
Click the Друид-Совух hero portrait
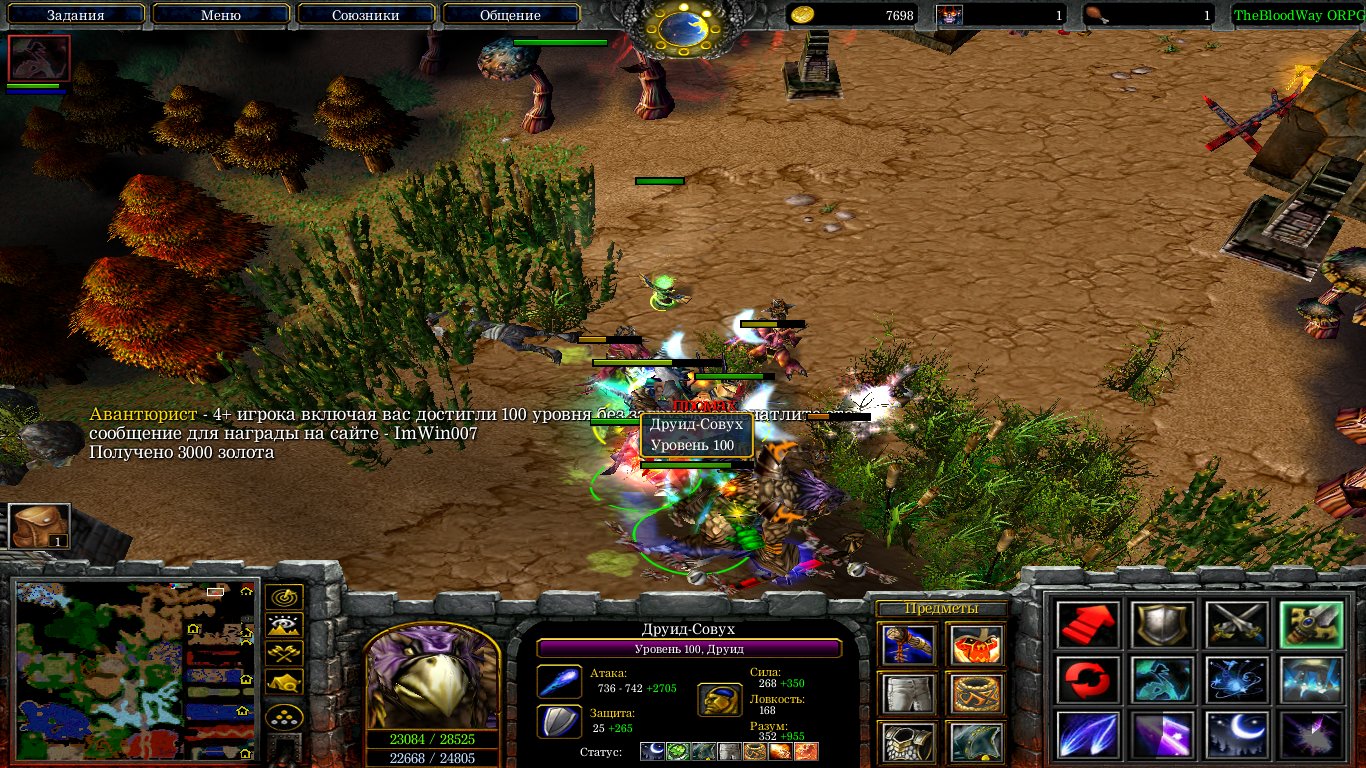(x=432, y=677)
